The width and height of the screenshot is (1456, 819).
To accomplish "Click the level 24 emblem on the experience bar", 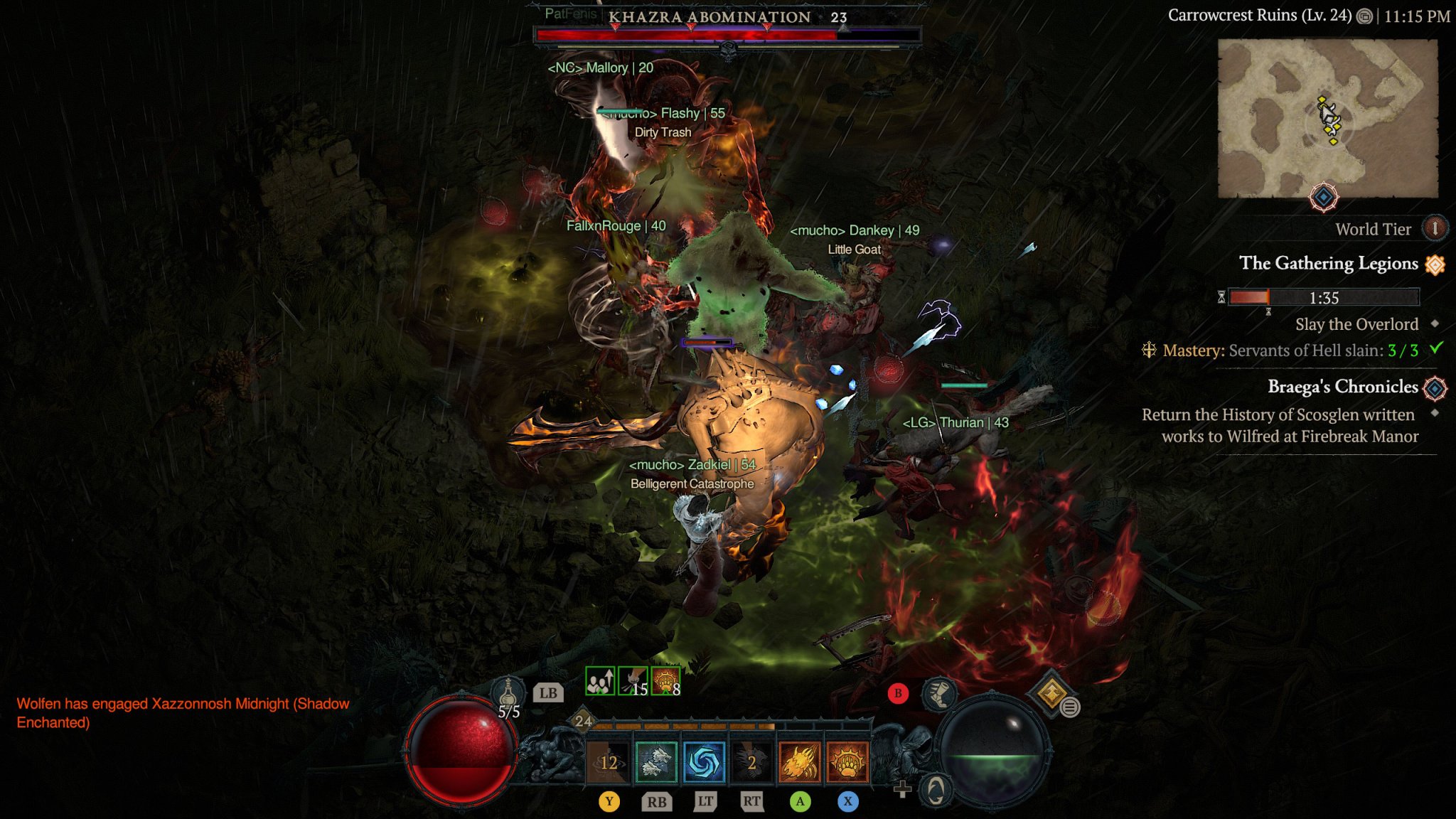I will coord(583,722).
